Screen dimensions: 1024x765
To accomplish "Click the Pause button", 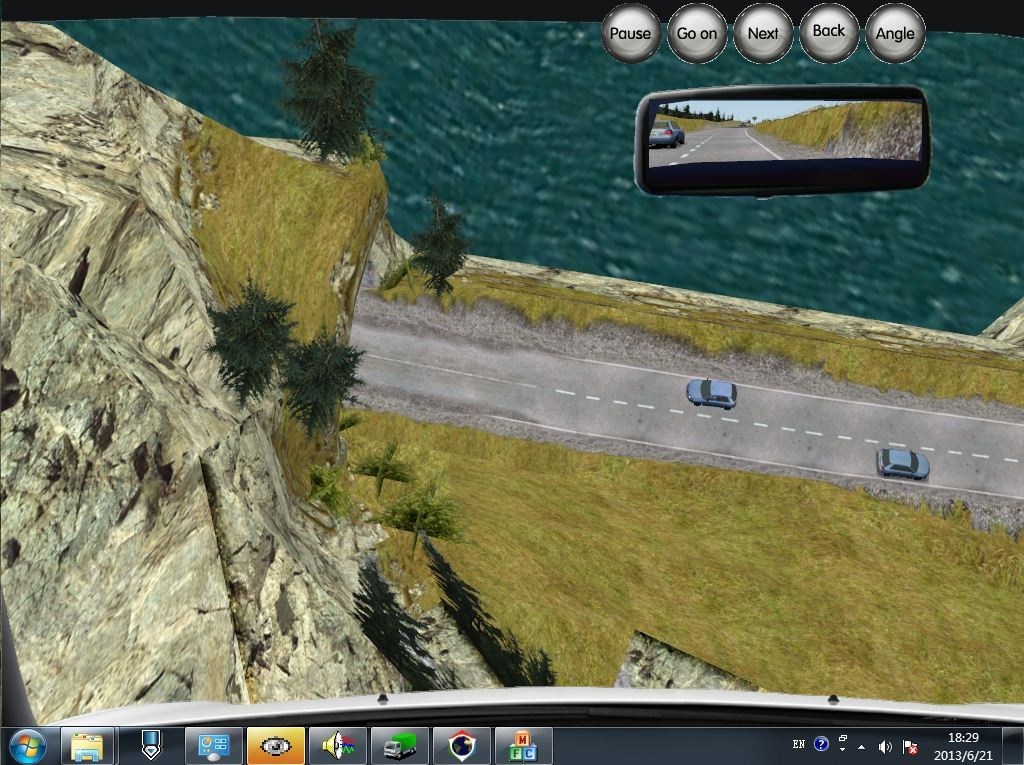I will coord(630,33).
